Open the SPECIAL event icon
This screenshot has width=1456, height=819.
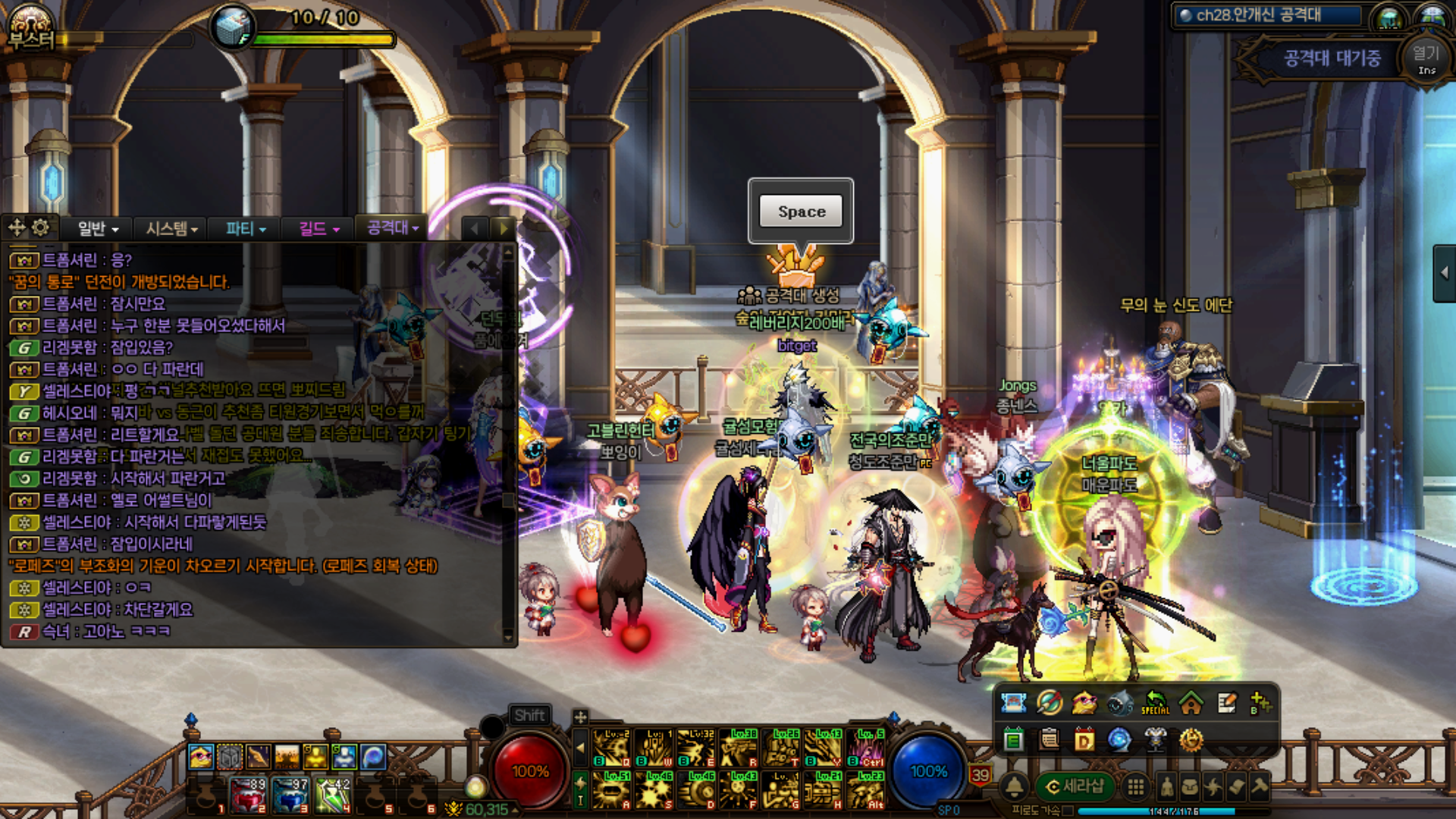1155,703
